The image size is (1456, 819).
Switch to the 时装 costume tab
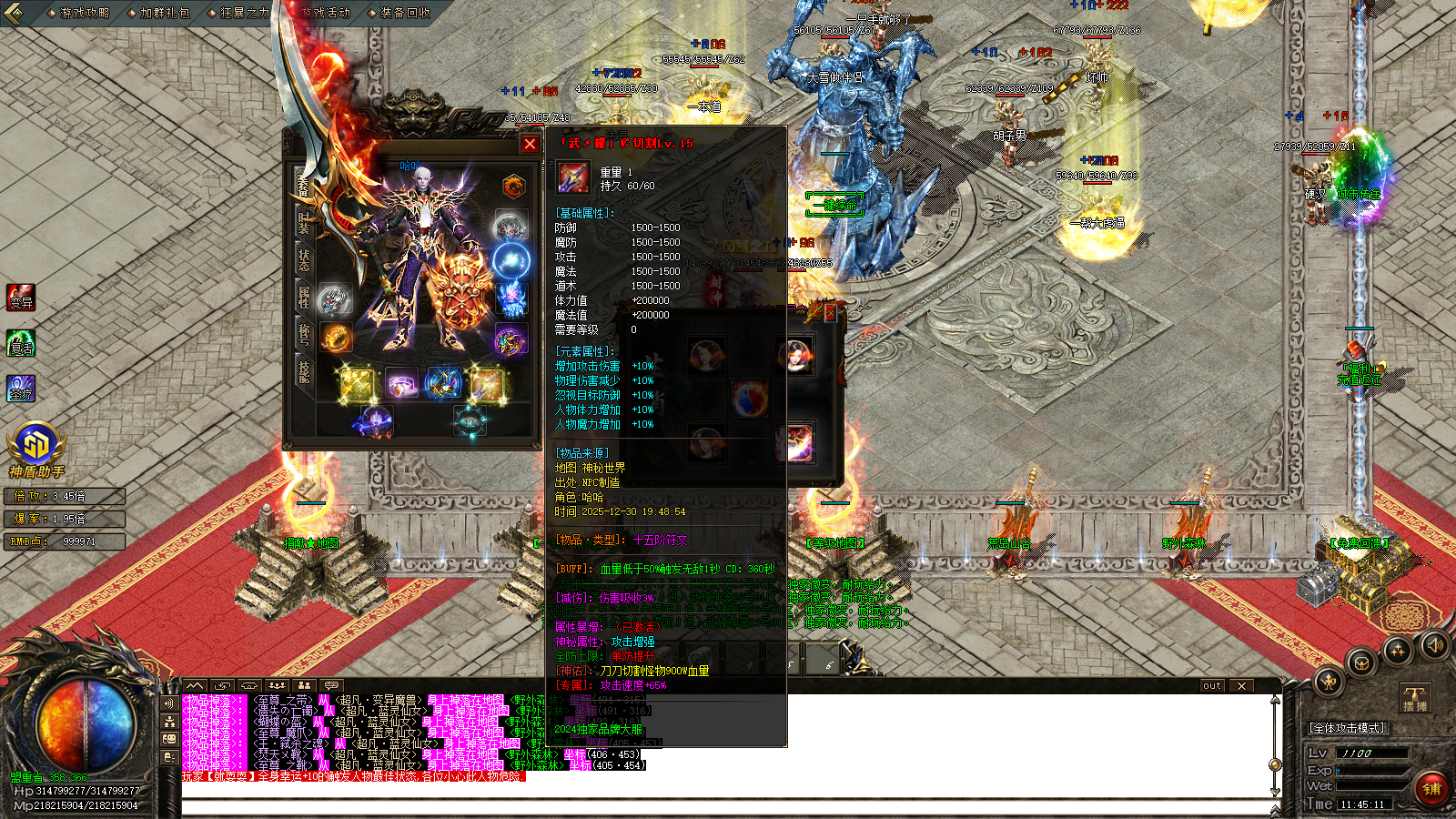303,222
